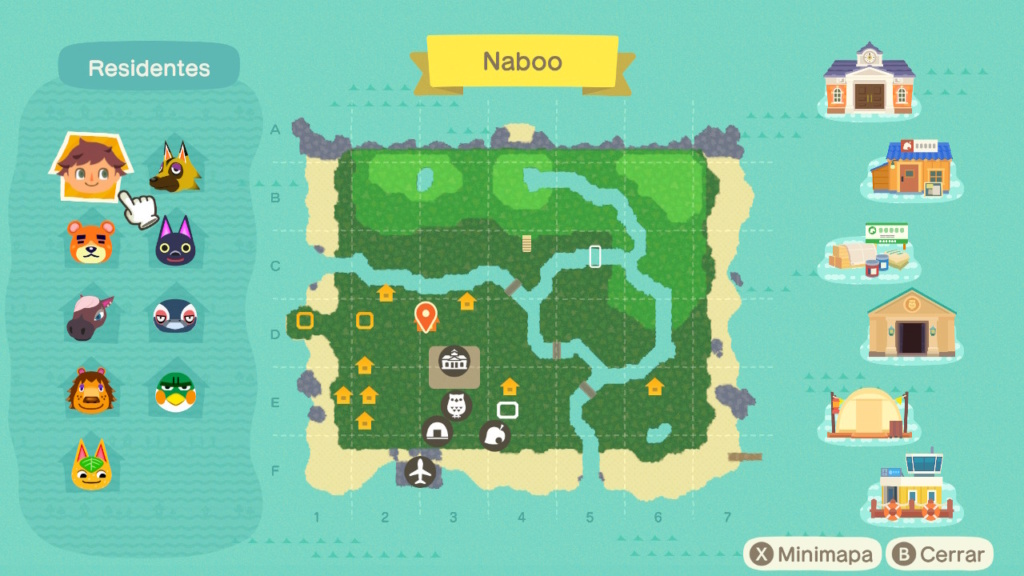Select the campsite tent in the legend
Viewport: 1024px width, 576px height.
[868, 412]
